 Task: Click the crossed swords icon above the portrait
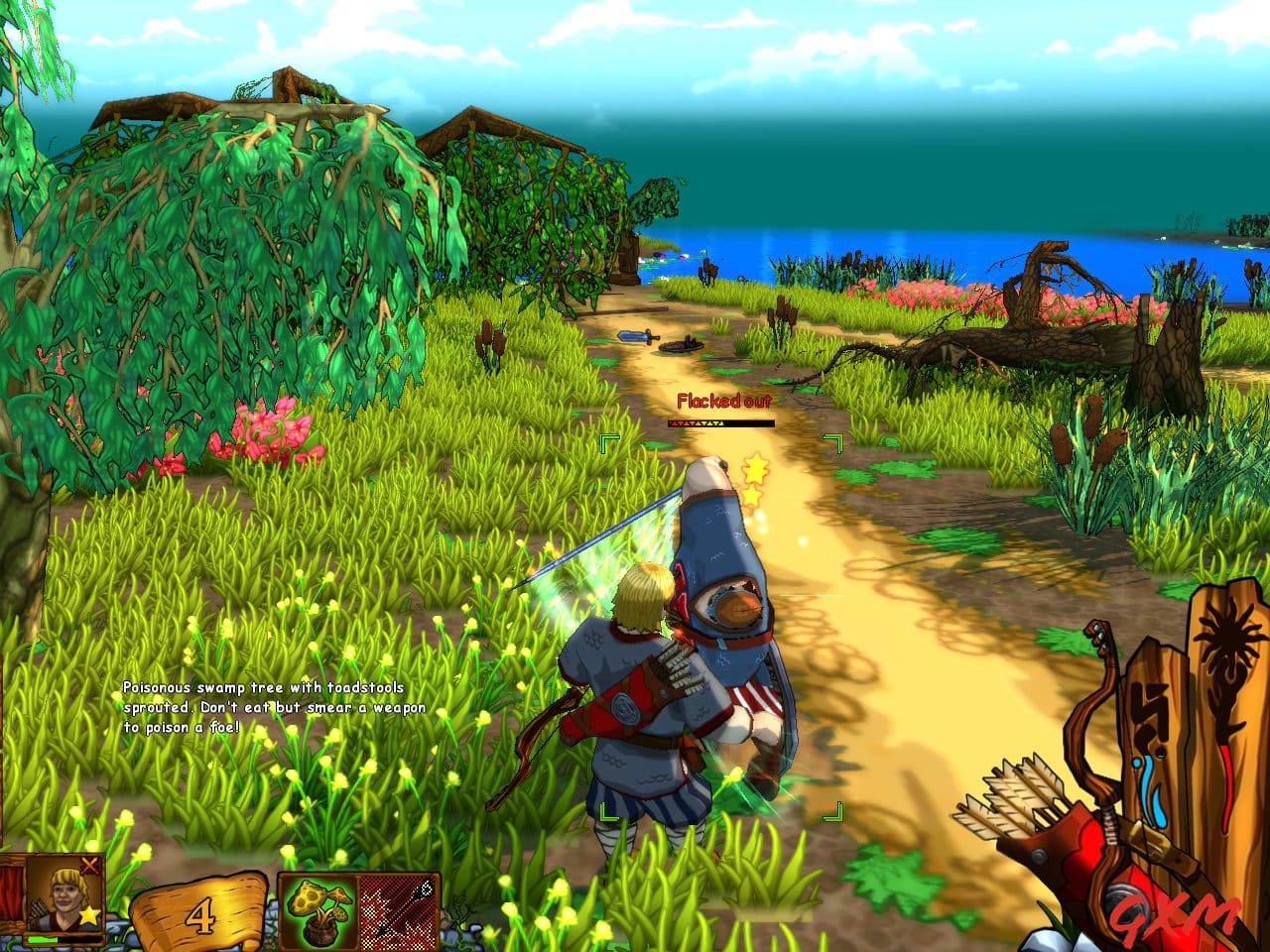click(89, 866)
